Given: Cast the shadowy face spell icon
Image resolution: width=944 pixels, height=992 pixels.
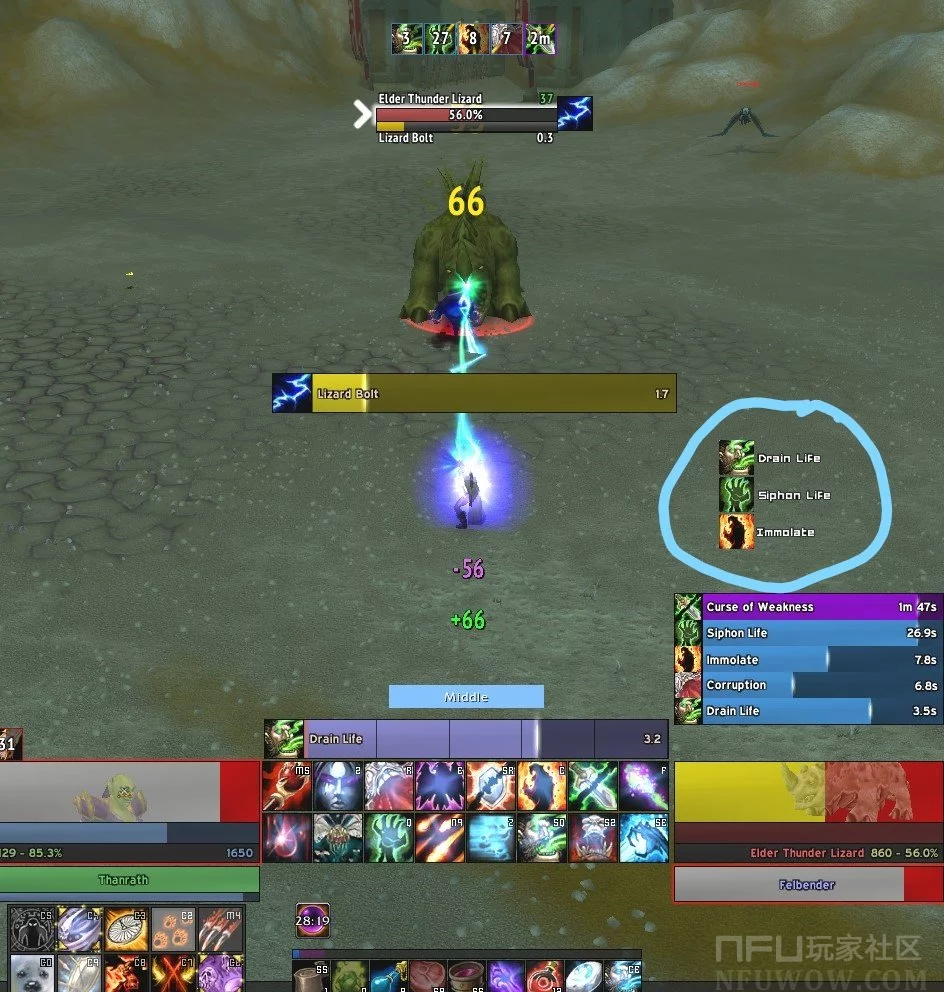Looking at the screenshot, I should click(x=338, y=786).
